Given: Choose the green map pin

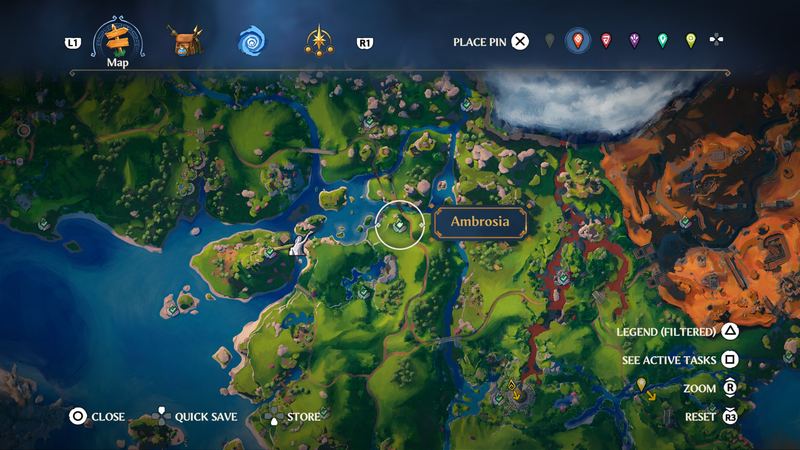Looking at the screenshot, I should tap(662, 41).
